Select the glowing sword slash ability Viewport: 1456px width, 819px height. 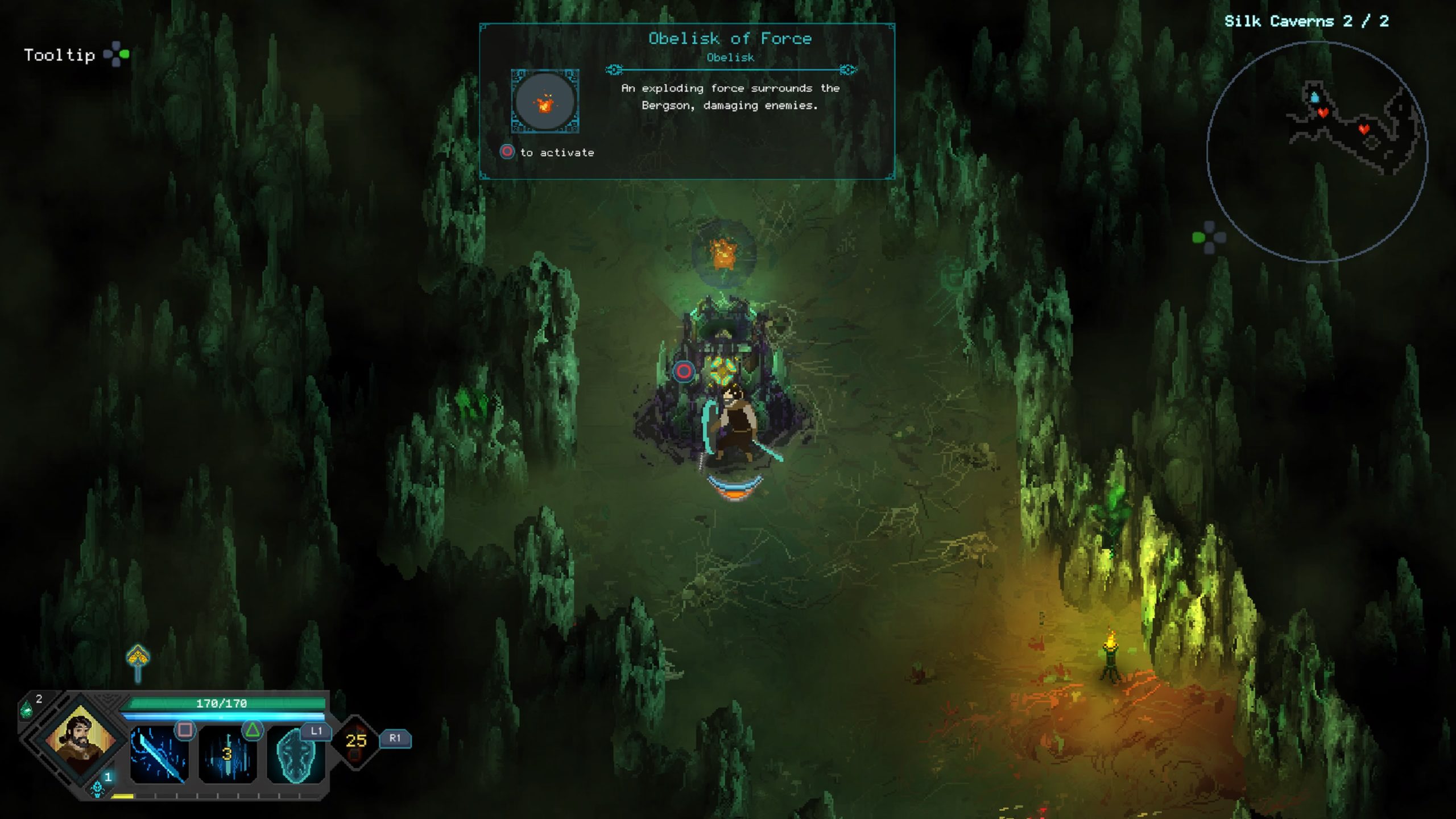pyautogui.click(x=159, y=755)
